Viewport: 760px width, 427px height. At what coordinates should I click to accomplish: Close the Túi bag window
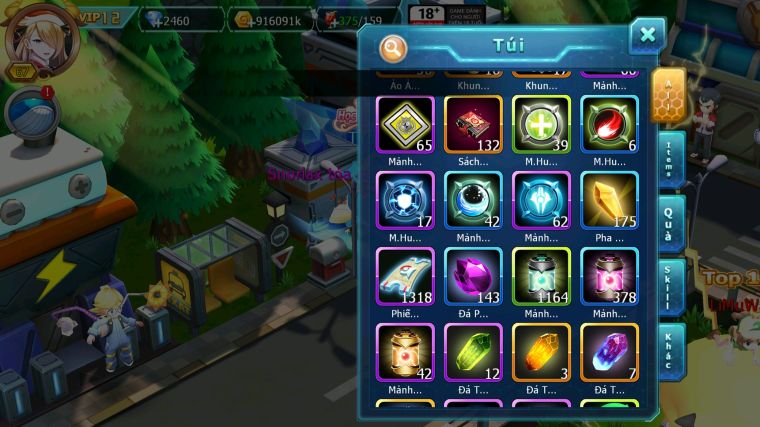coord(647,36)
